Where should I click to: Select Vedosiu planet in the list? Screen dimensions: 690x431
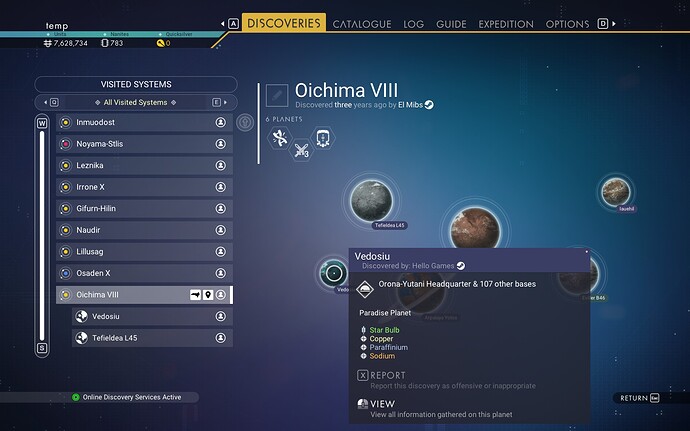coord(150,316)
